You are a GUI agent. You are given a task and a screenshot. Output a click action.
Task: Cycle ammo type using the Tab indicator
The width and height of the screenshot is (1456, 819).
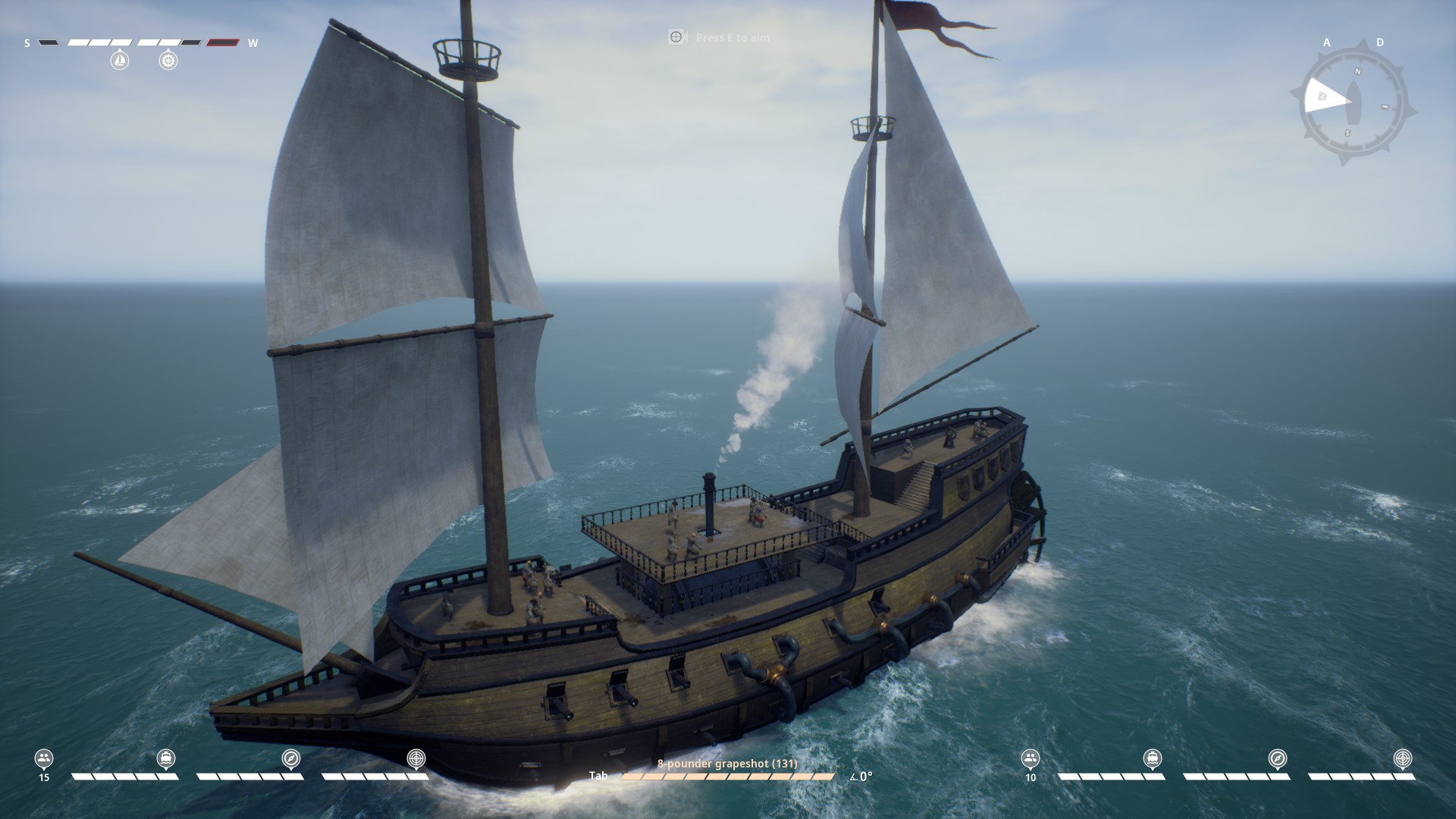click(x=598, y=776)
